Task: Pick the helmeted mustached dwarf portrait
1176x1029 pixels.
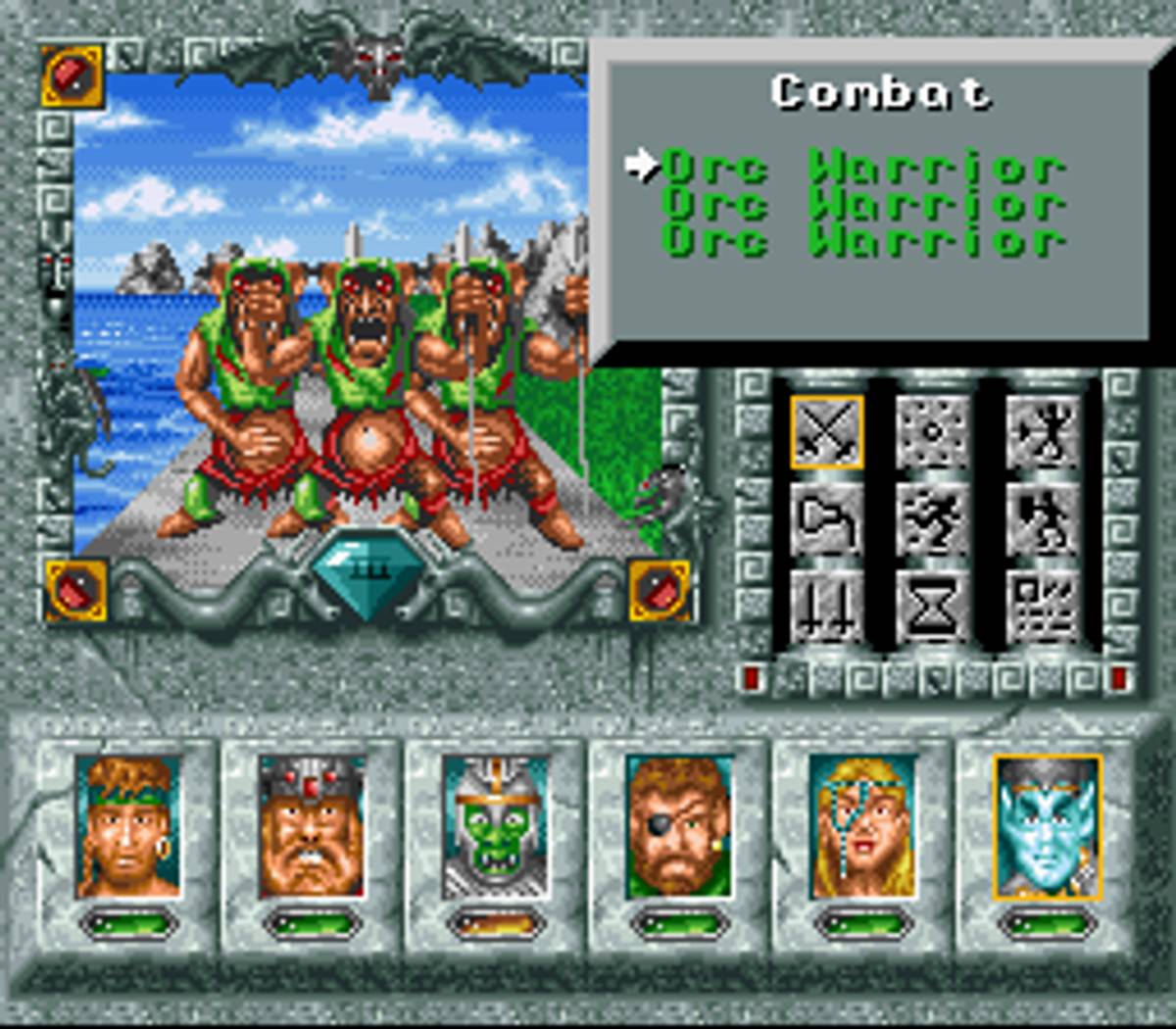Action: pyautogui.click(x=311, y=826)
